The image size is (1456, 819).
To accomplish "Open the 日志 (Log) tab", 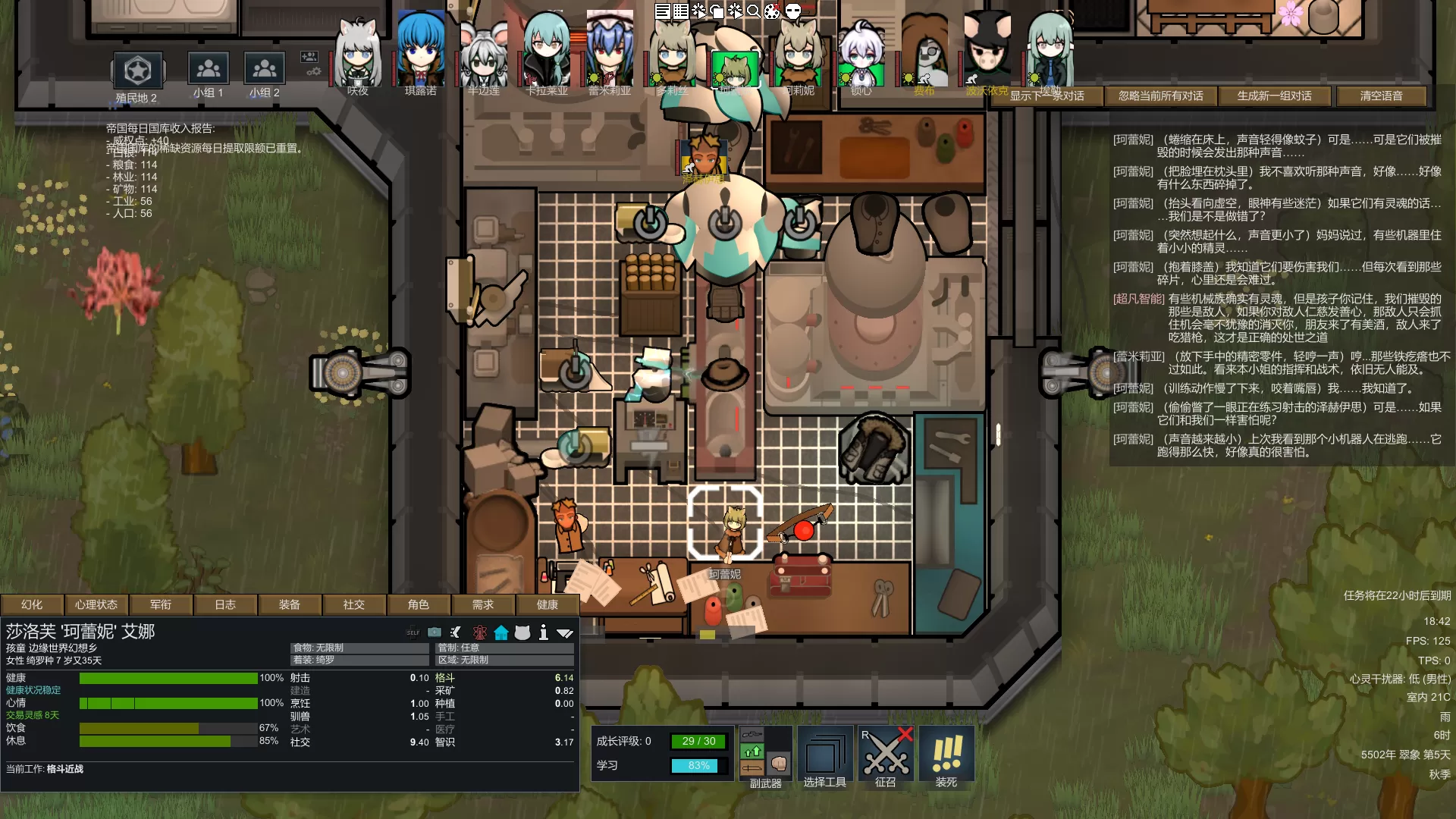I will [x=224, y=604].
